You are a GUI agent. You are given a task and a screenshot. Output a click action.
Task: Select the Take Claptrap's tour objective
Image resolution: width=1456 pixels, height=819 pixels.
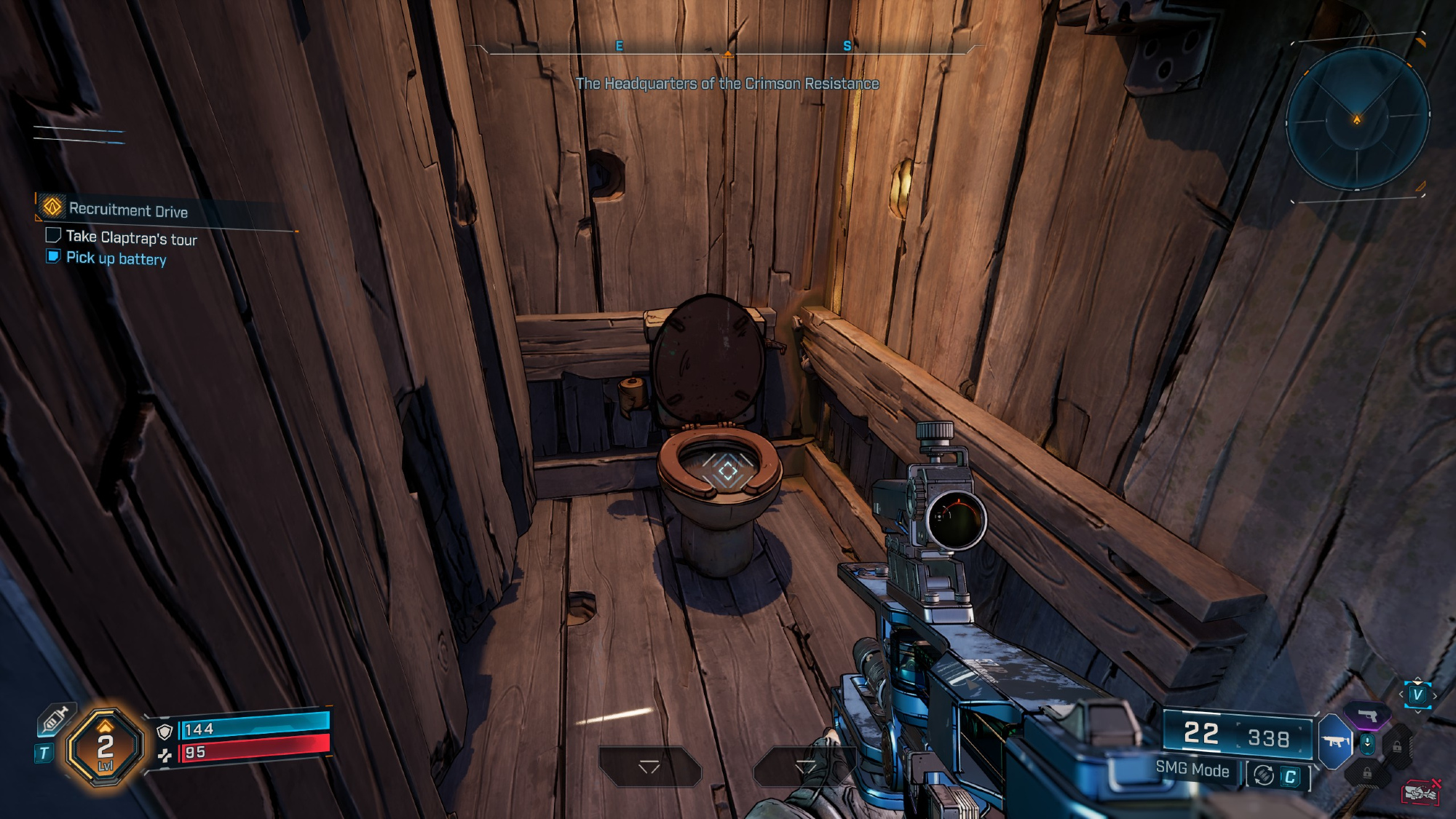tap(131, 237)
